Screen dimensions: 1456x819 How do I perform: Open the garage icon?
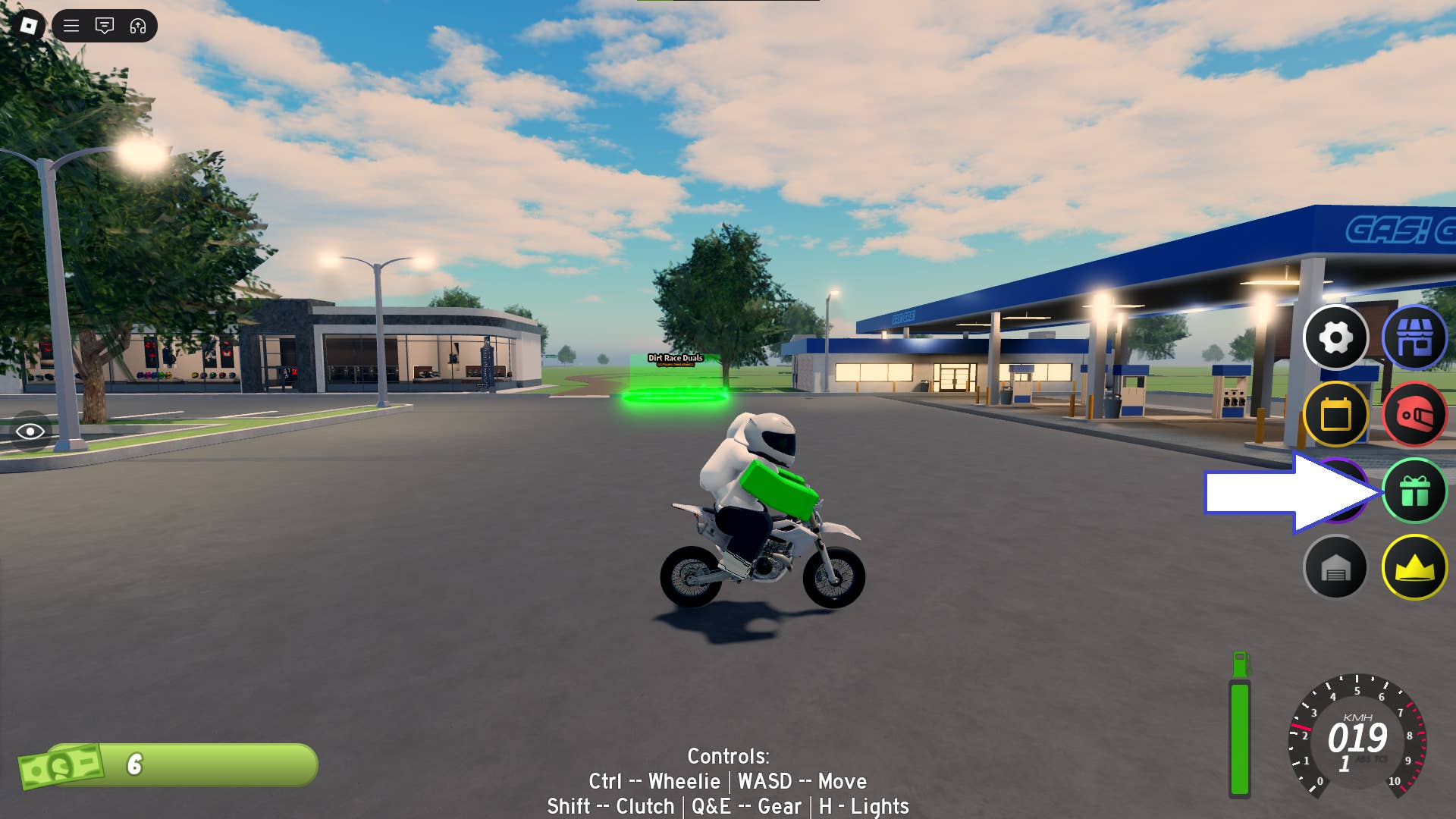point(1335,567)
